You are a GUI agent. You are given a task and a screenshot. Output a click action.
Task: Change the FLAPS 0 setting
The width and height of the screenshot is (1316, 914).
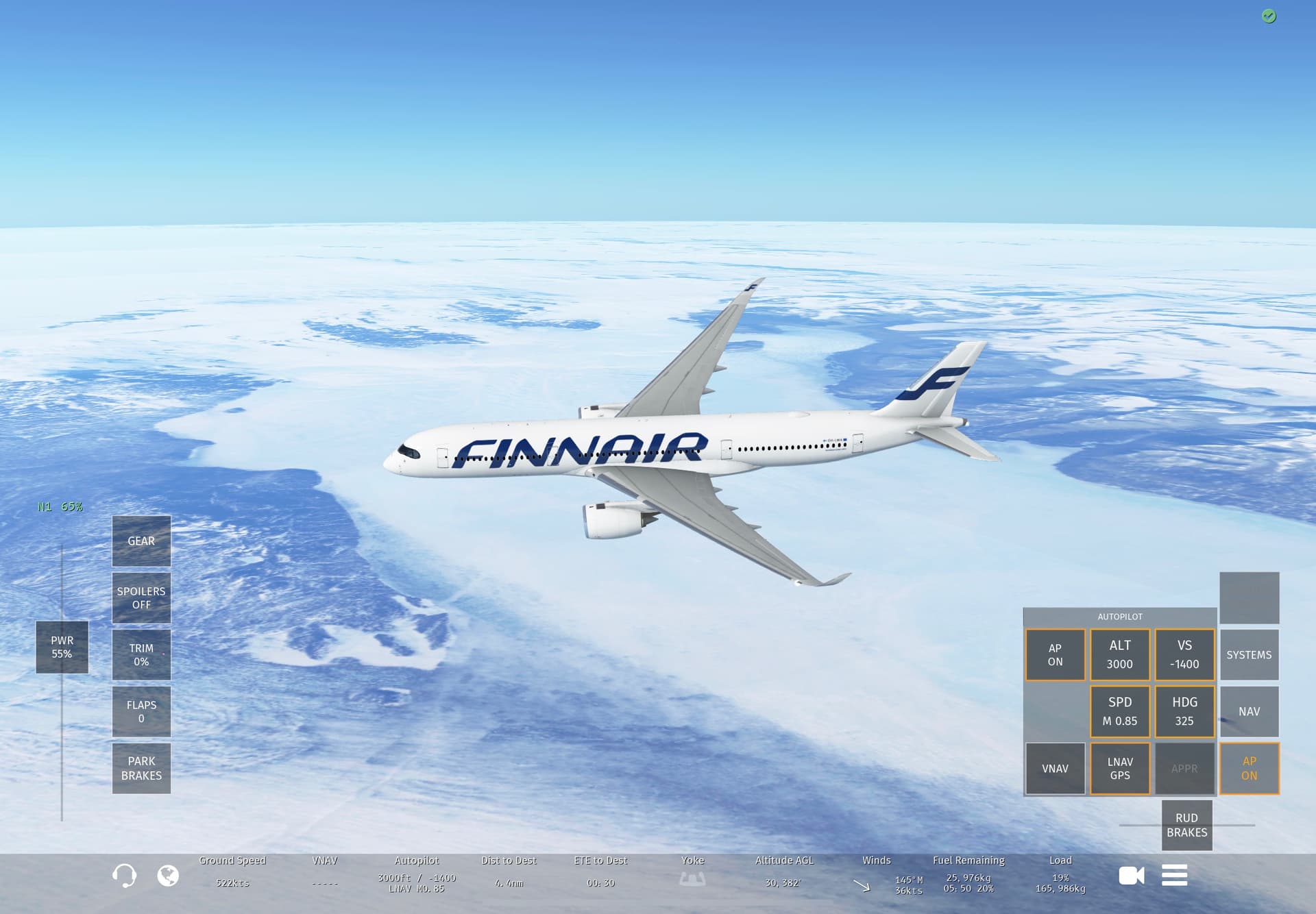pos(141,712)
